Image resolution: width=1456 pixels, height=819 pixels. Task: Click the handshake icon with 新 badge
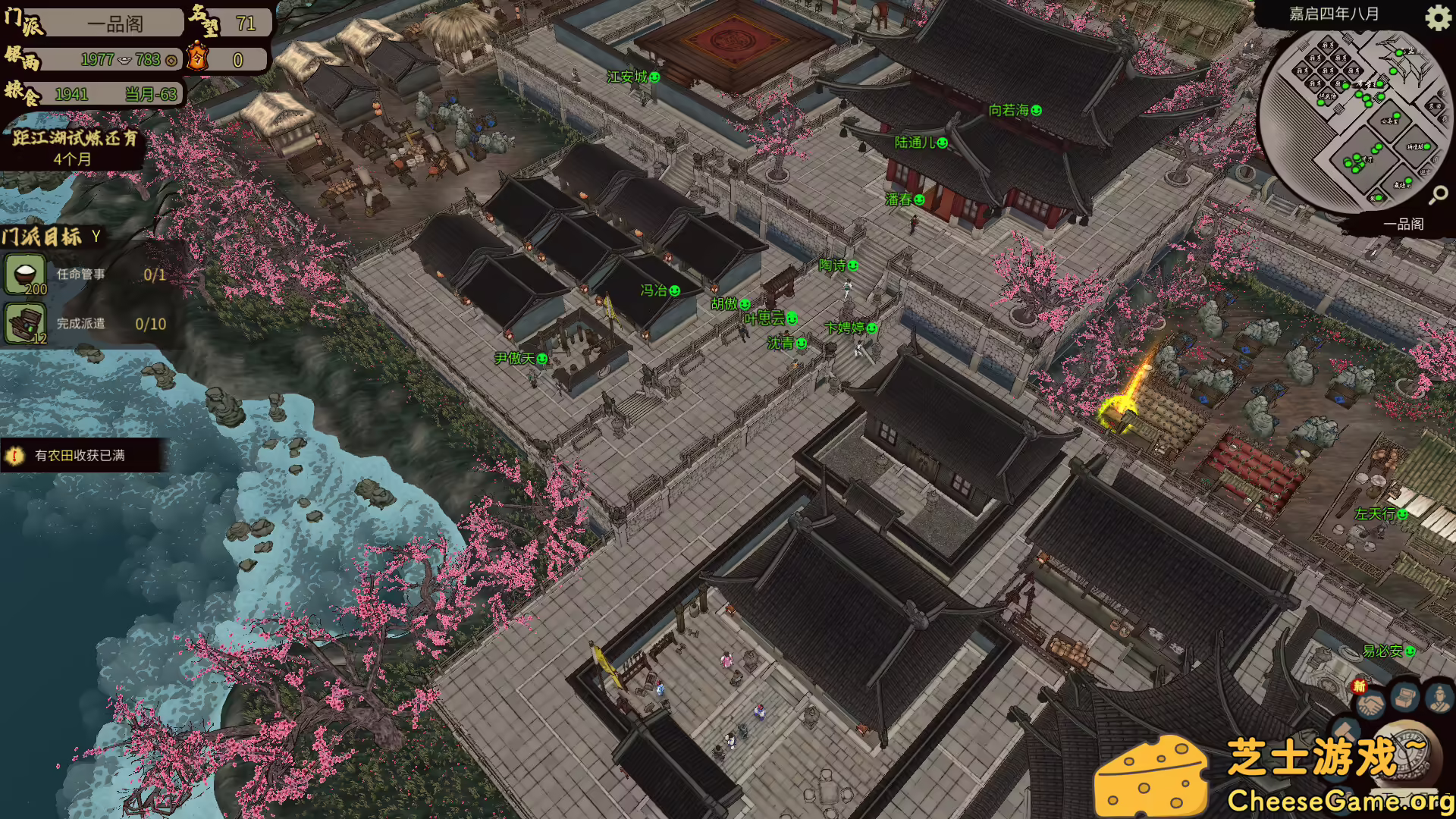(1370, 704)
